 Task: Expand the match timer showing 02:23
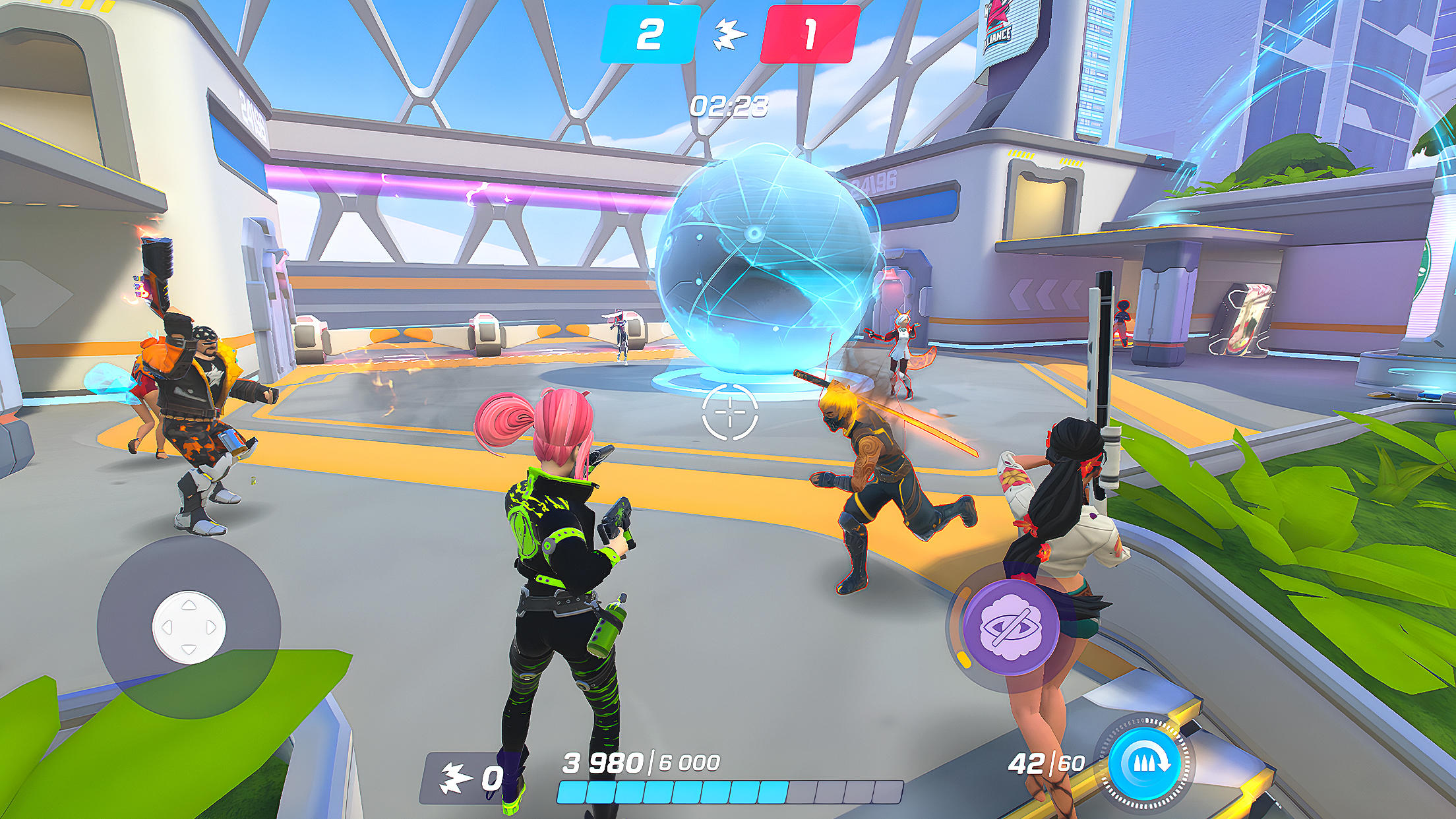tap(729, 106)
